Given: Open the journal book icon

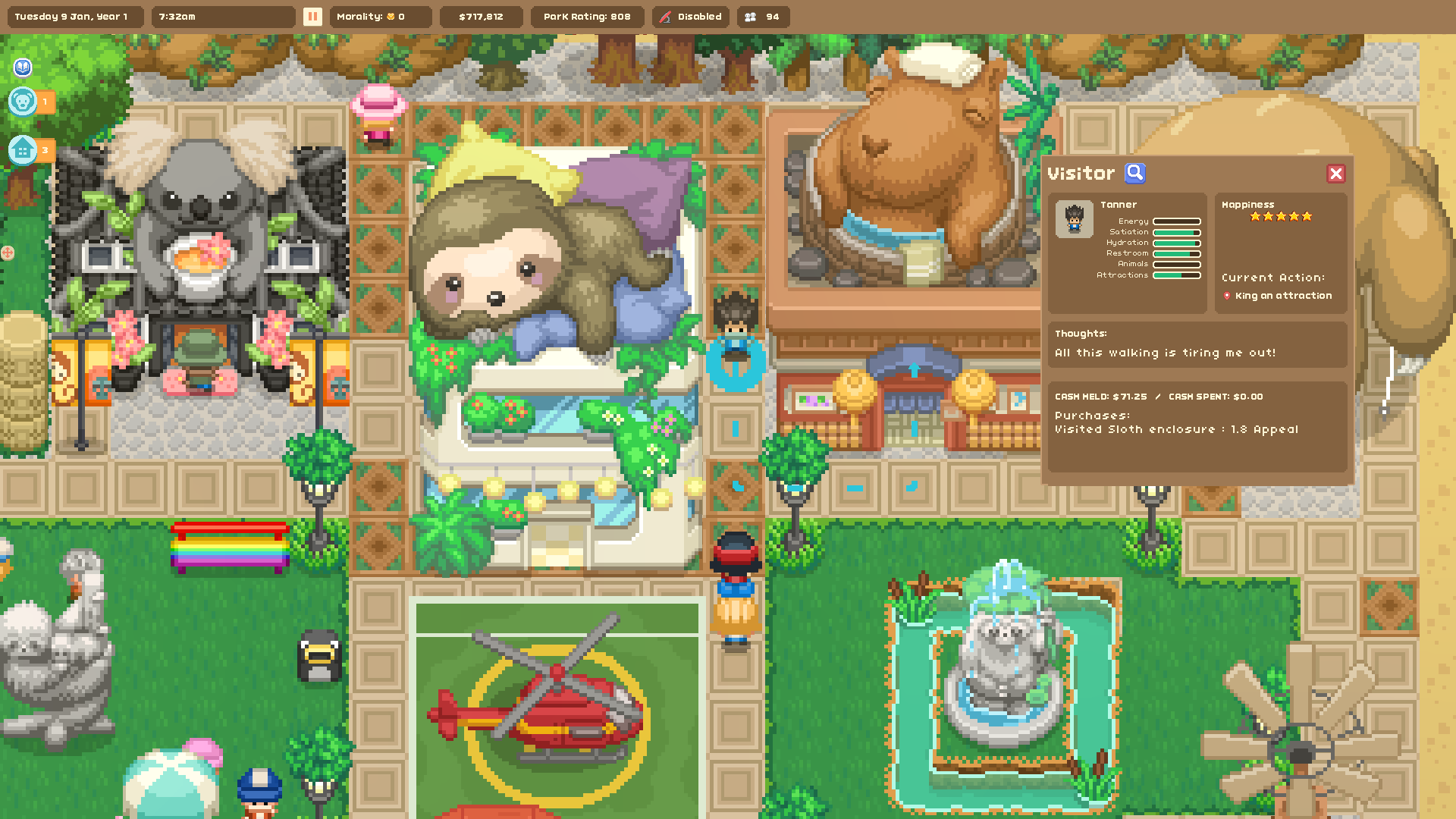Looking at the screenshot, I should point(22,67).
